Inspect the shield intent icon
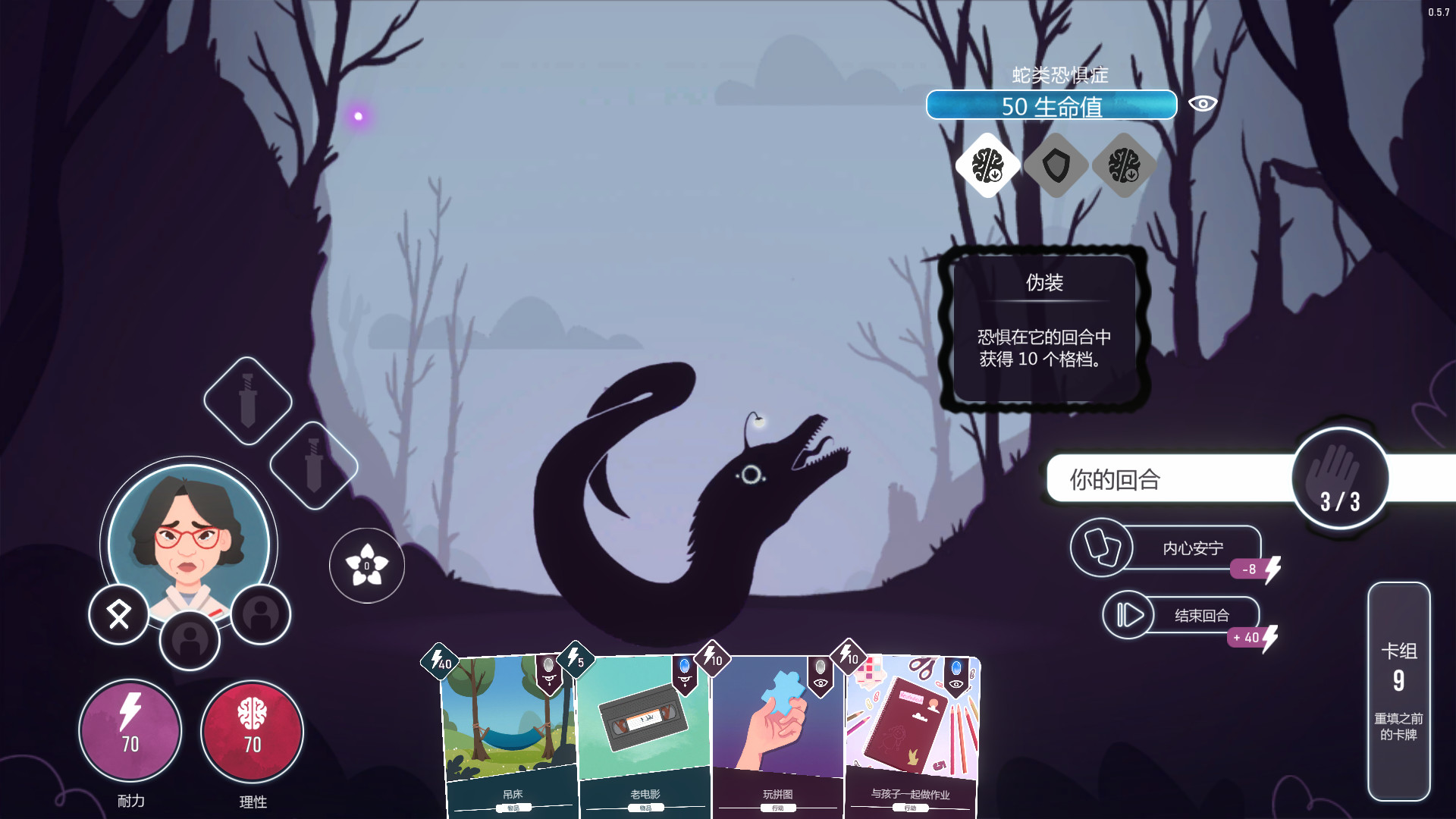The height and width of the screenshot is (819, 1456). [x=1056, y=165]
